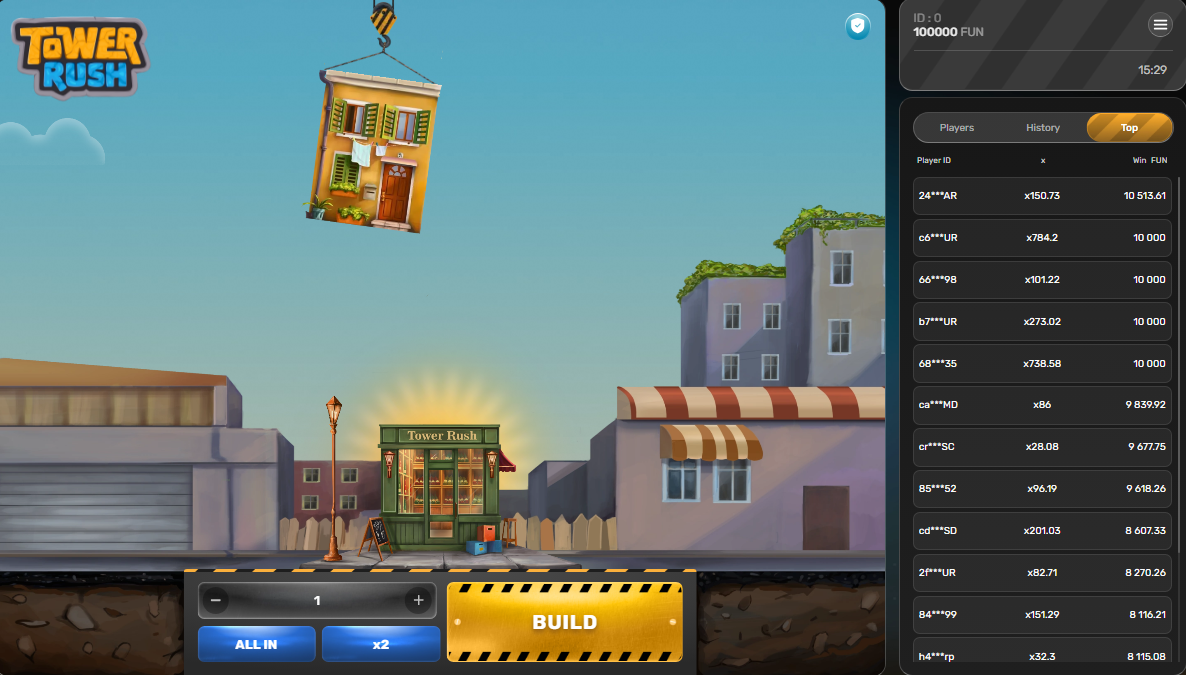Viewport: 1186px width, 675px height.
Task: Select the ca***MD leaderboard row
Action: [1042, 405]
